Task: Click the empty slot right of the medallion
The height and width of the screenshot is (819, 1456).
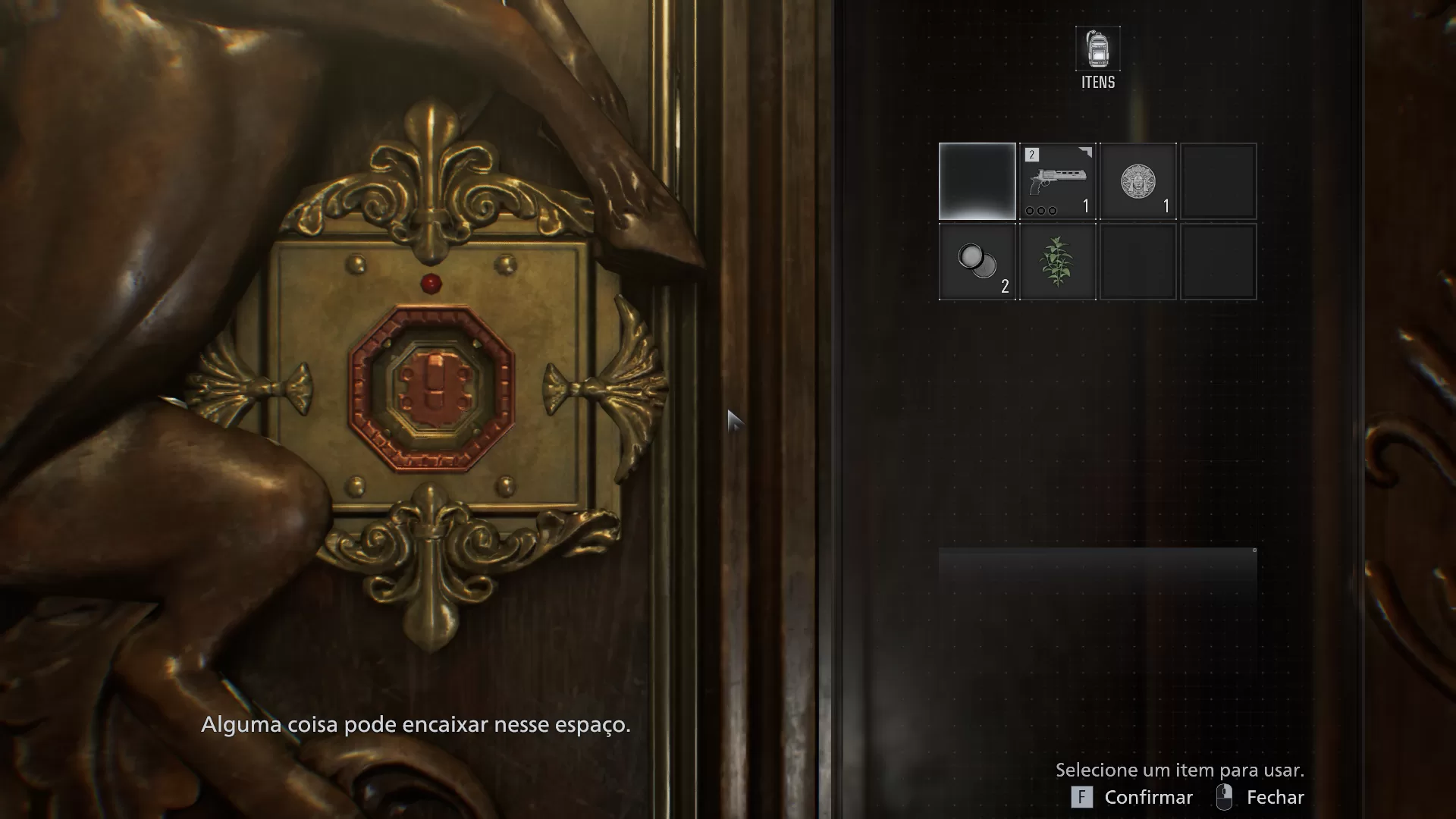Action: [1218, 180]
